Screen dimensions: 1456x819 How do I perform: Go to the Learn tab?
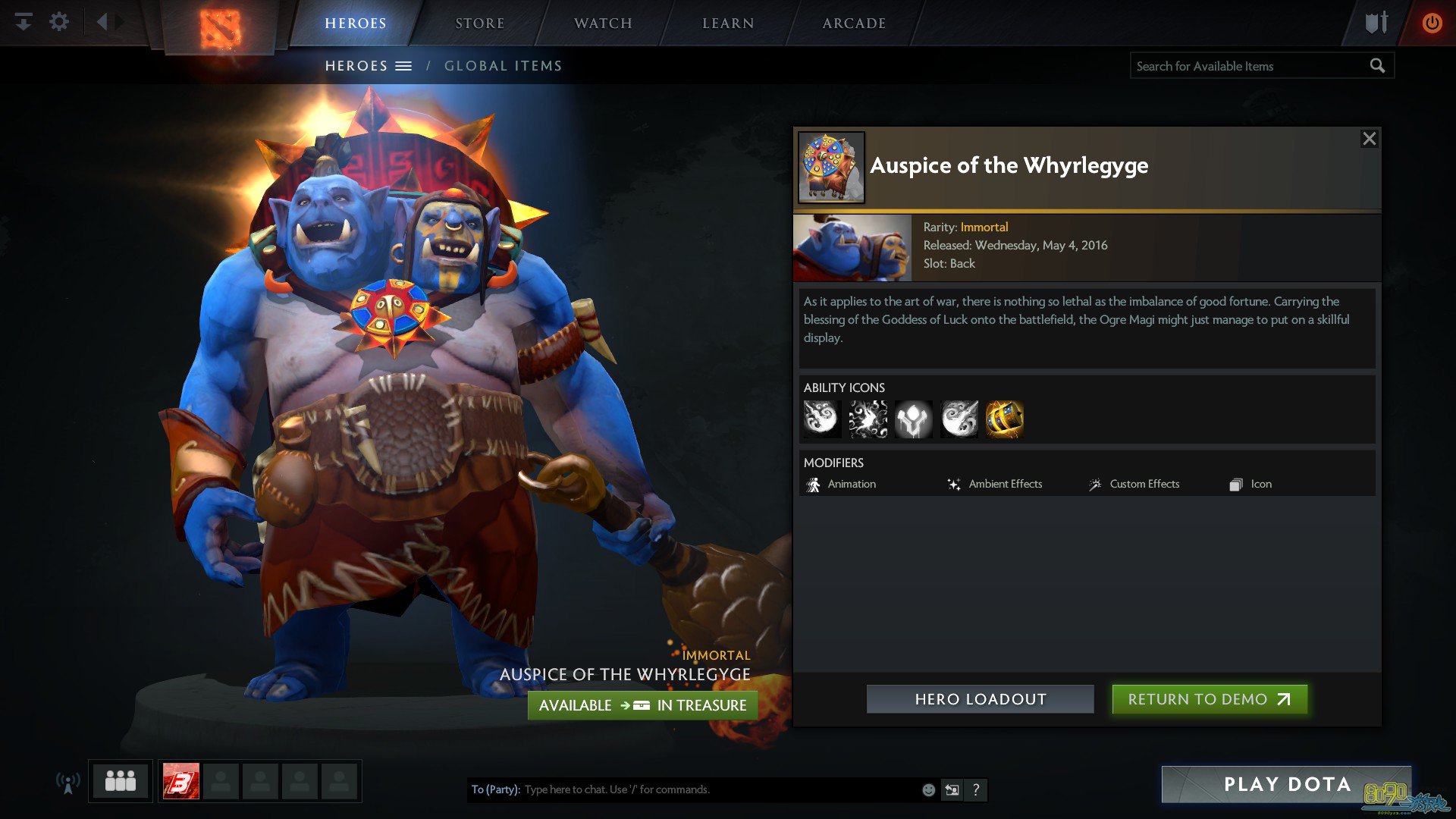click(728, 24)
